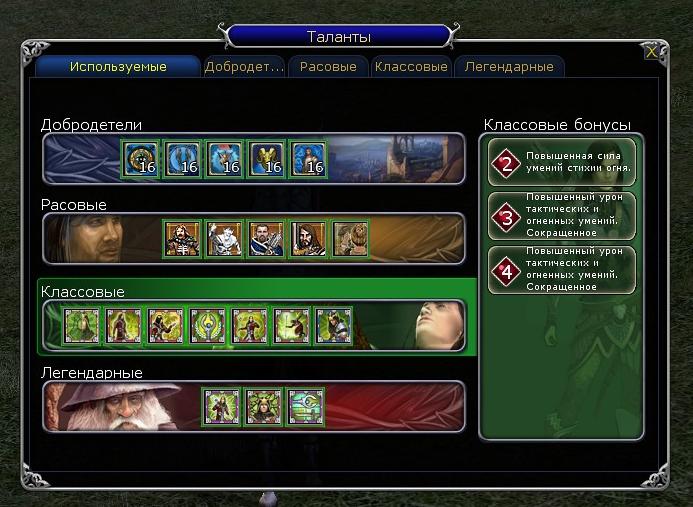
Task: Click the staff-symbol class trait
Action: [x=207, y=326]
